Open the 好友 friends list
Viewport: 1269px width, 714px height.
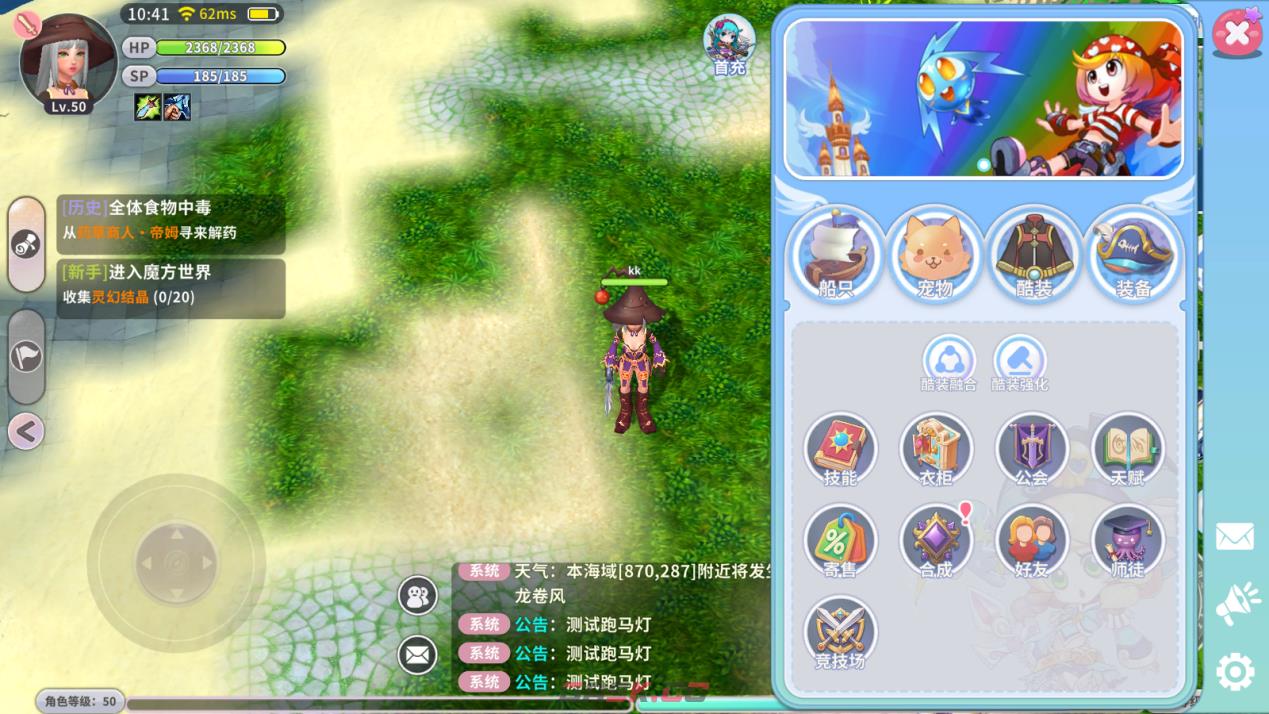pos(1031,541)
